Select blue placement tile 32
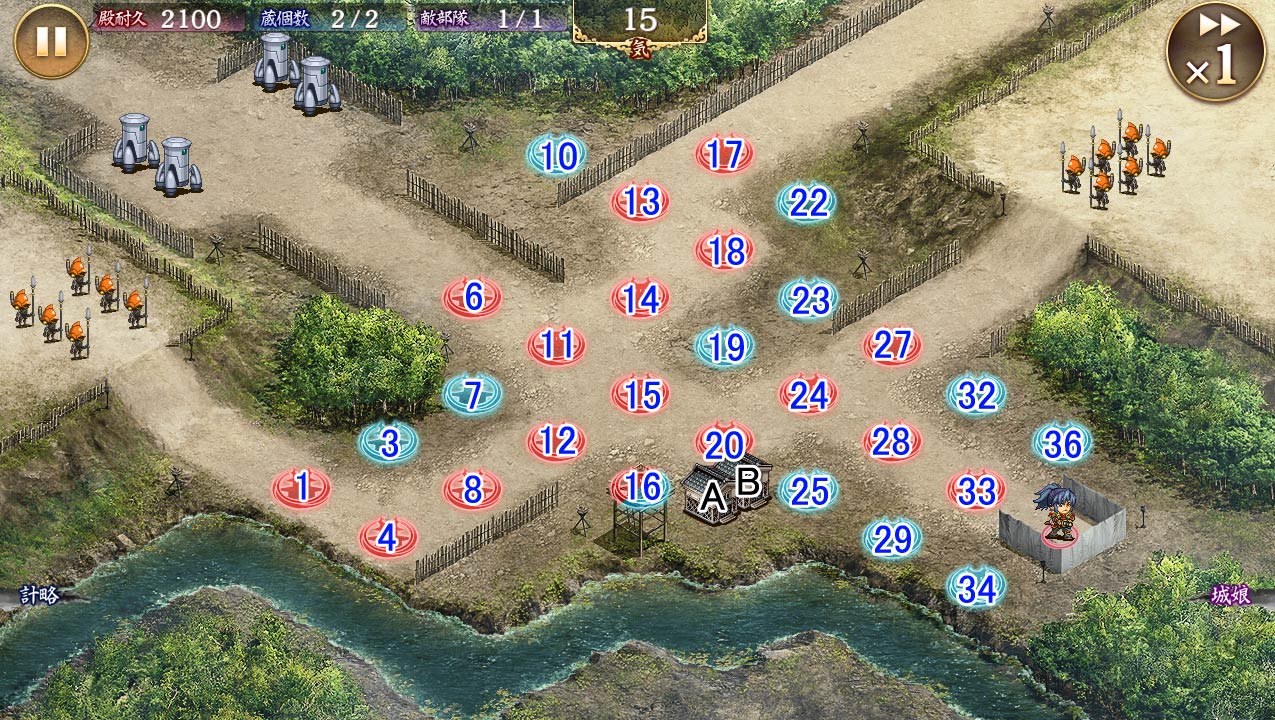Screen dimensions: 1275x720 click(x=976, y=396)
